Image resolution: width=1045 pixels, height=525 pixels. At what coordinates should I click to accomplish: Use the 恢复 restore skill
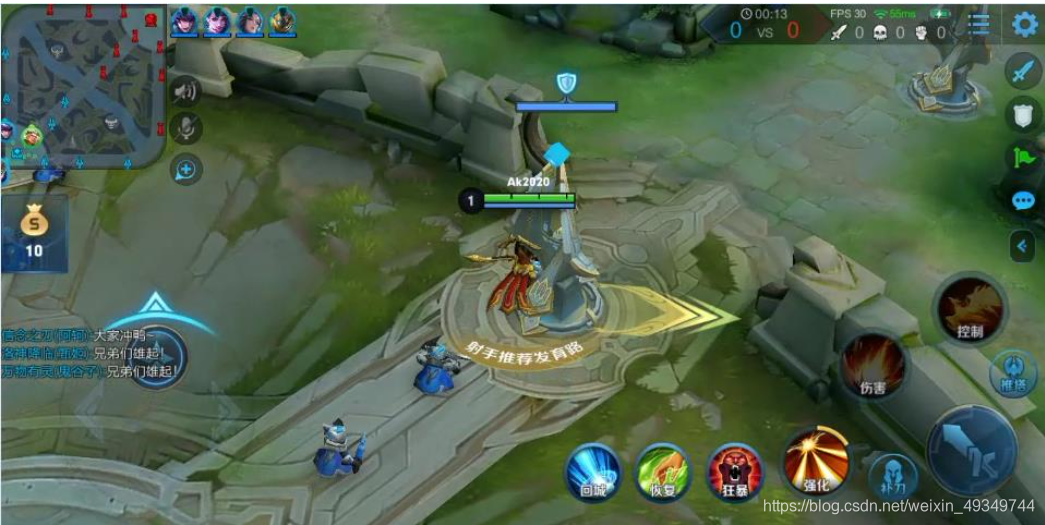click(x=663, y=471)
